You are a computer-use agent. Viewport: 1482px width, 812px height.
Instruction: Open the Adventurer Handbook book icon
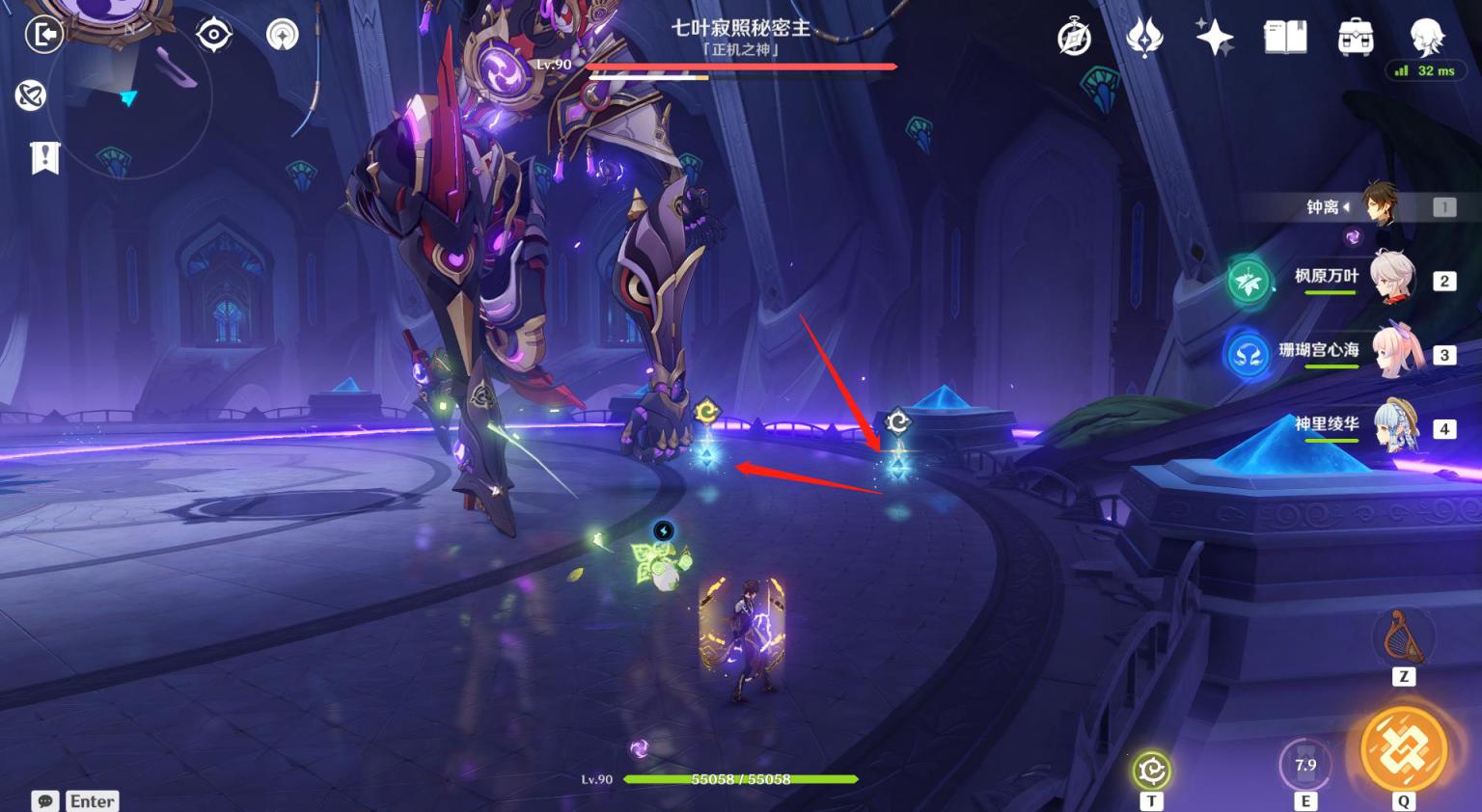coord(1285,38)
